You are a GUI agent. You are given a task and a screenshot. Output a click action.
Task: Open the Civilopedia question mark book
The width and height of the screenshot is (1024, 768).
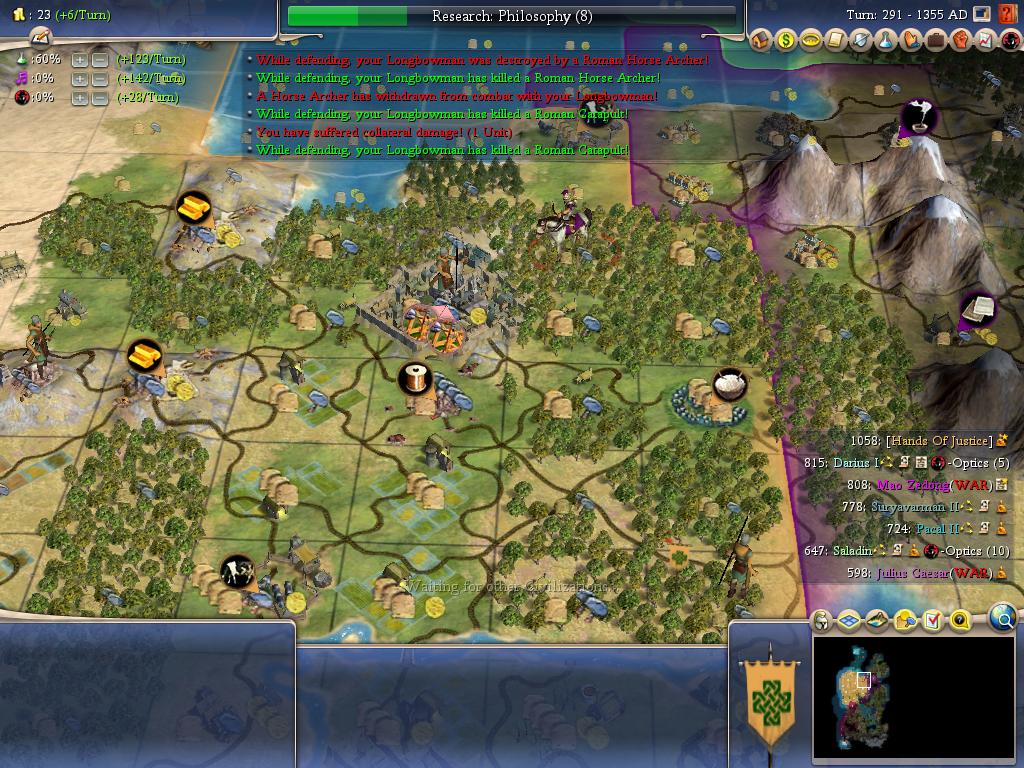click(x=1005, y=15)
